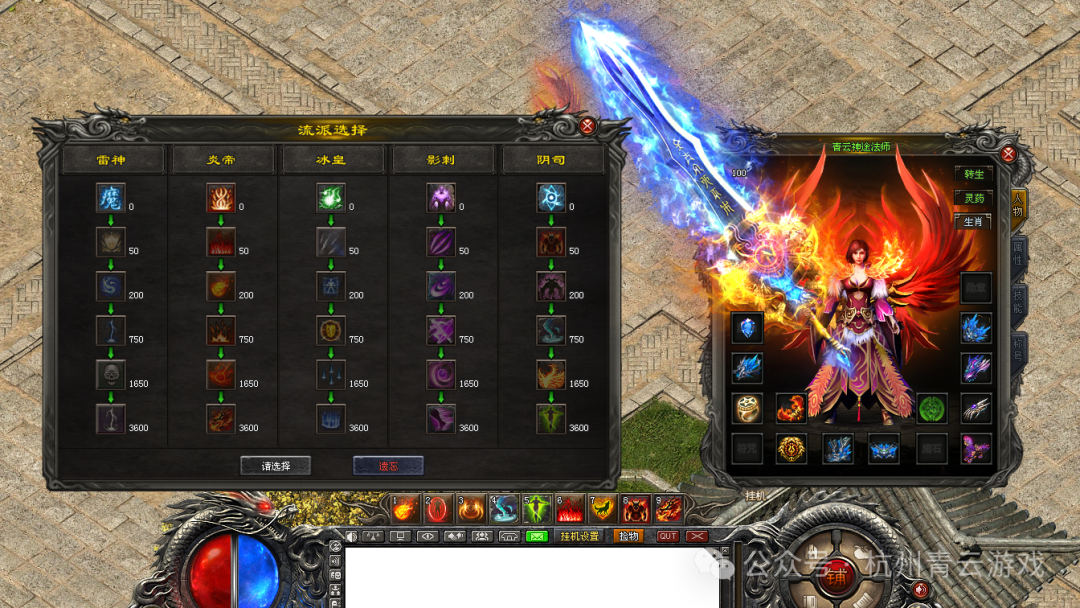Choose the 阴司 school header
This screenshot has width=1080, height=608.
552,160
